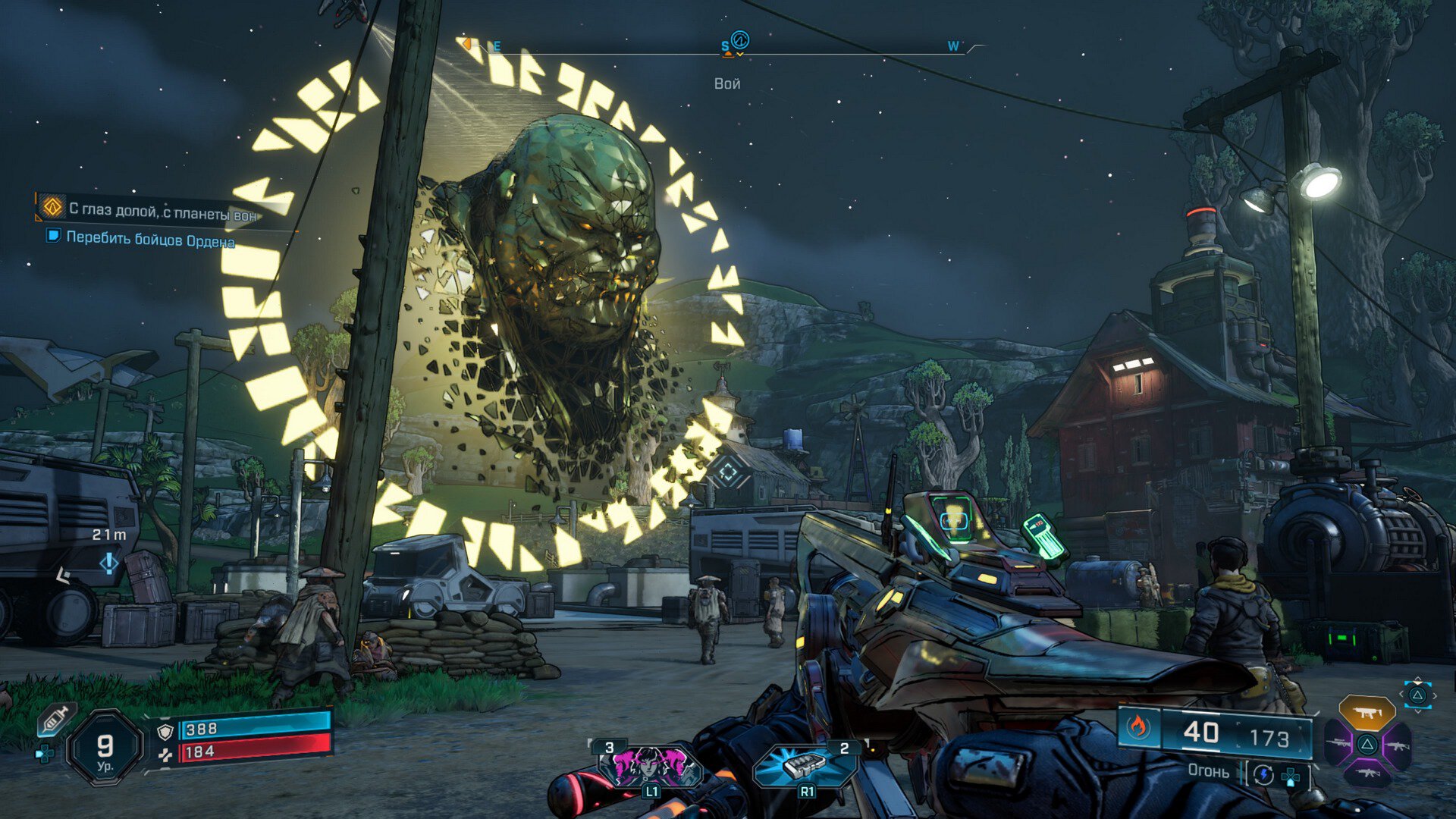This screenshot has width=1456, height=819.
Task: Activate the pink-haired siren action skill
Action: click(650, 764)
